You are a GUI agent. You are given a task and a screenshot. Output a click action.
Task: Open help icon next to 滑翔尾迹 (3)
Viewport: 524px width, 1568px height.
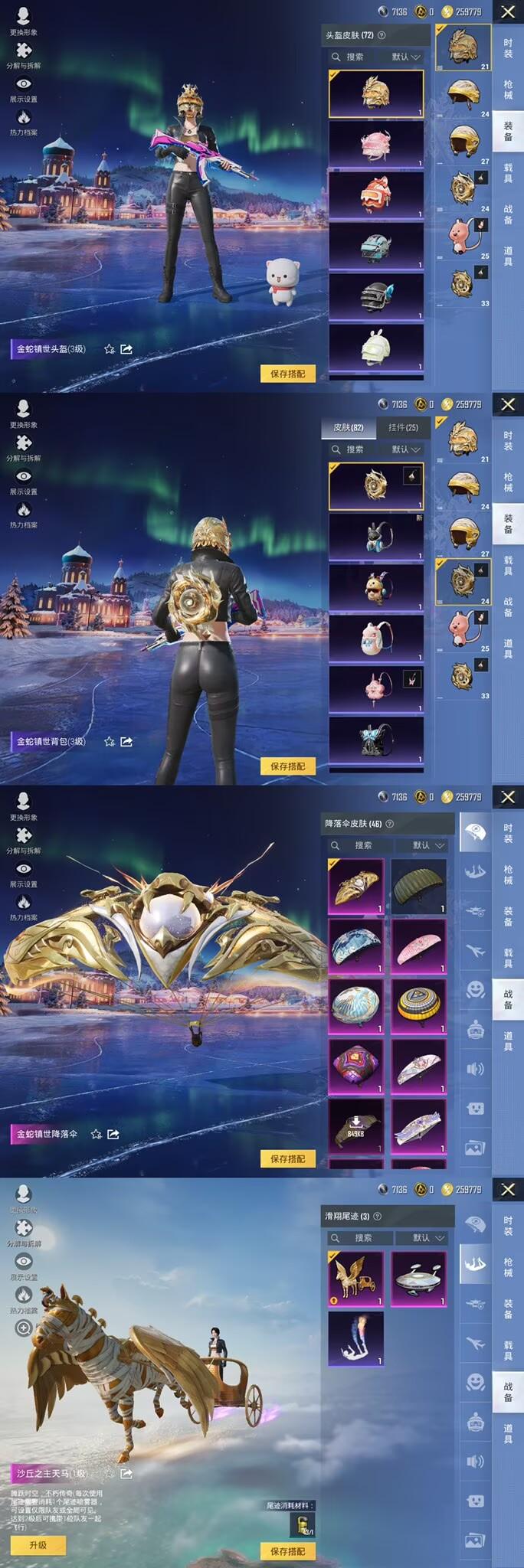tap(377, 1216)
